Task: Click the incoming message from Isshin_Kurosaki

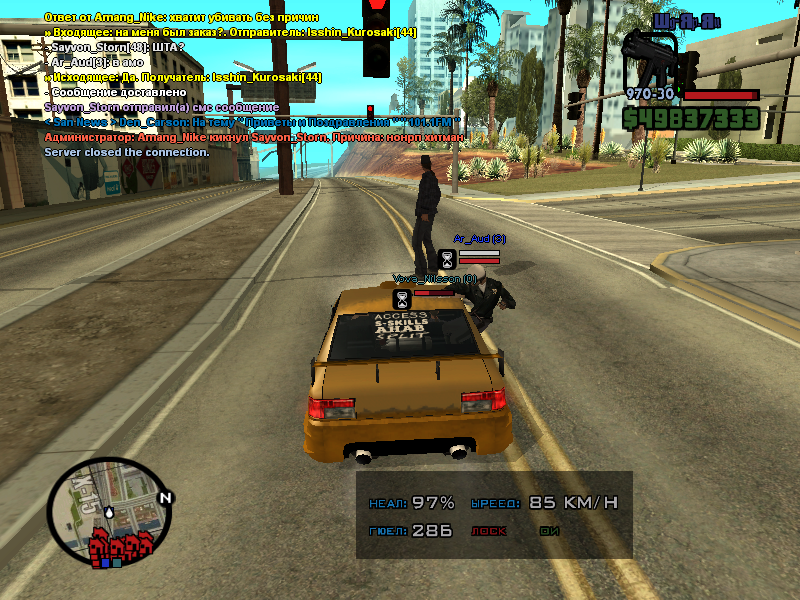Action: pyautogui.click(x=230, y=32)
